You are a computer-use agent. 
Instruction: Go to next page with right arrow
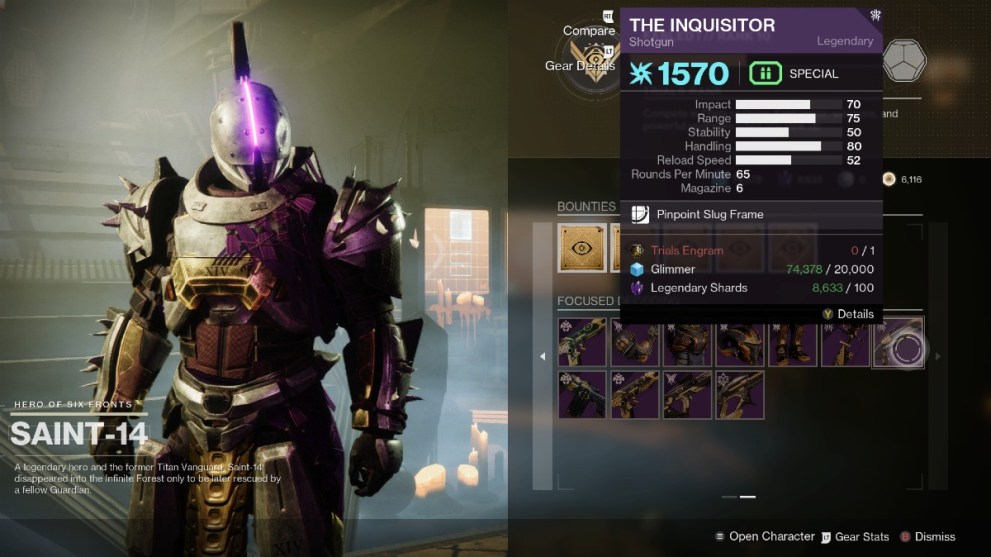(938, 354)
